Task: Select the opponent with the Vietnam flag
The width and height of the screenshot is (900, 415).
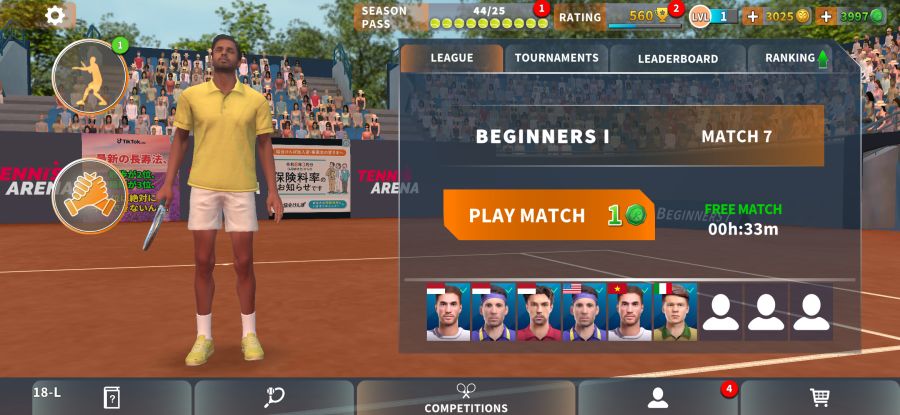Action: (630, 312)
